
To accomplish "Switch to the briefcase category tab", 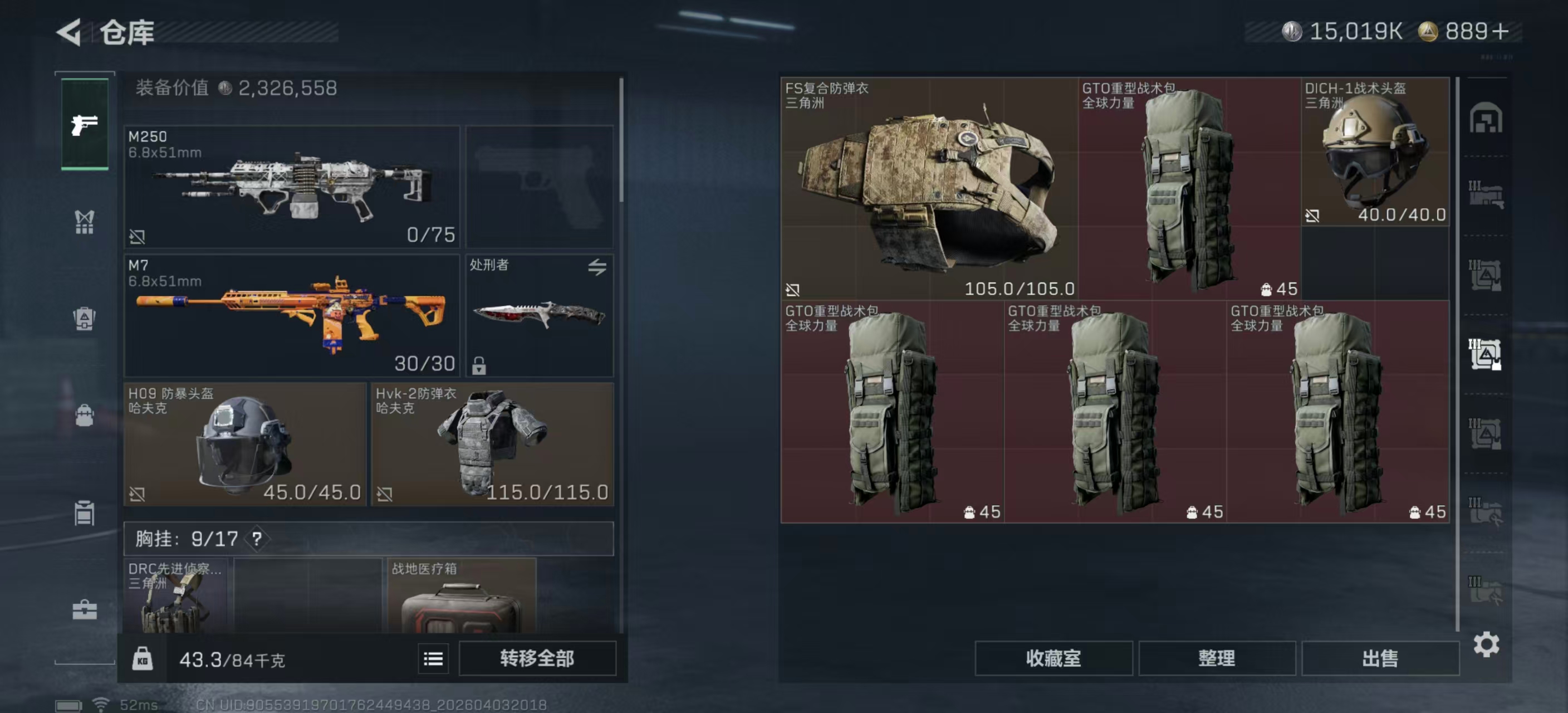I will (85, 609).
